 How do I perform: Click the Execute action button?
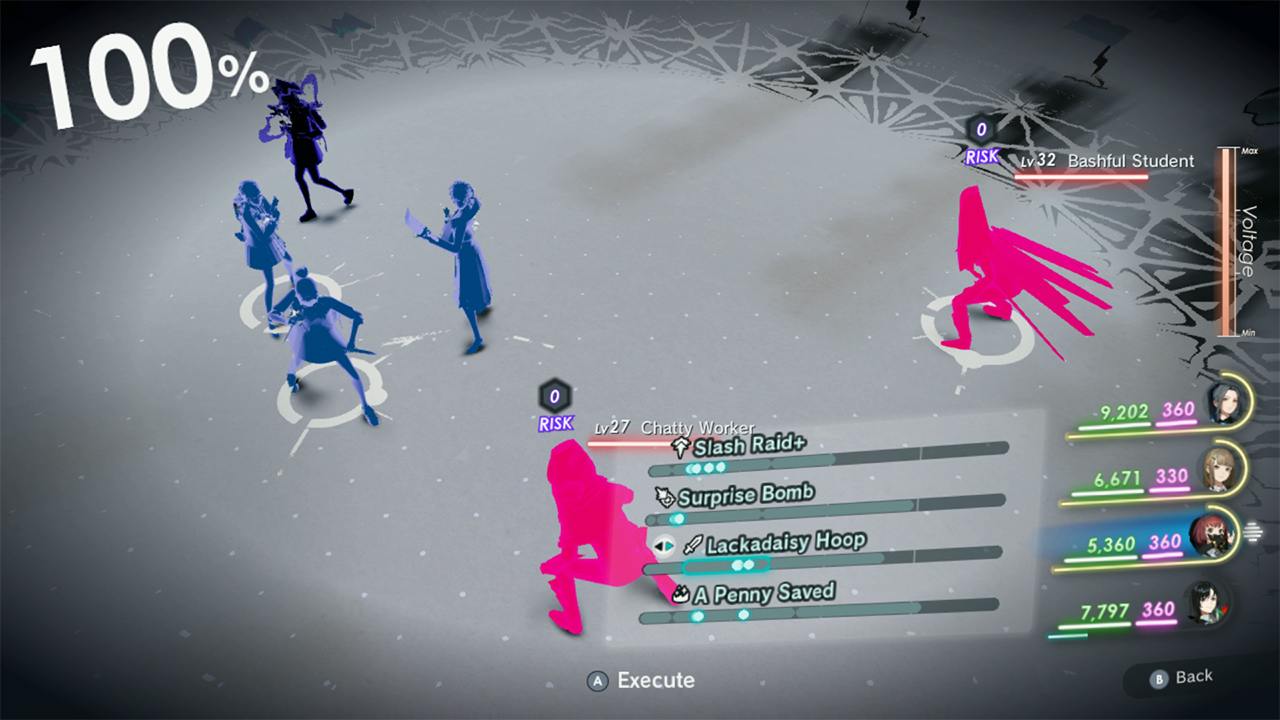[x=640, y=681]
